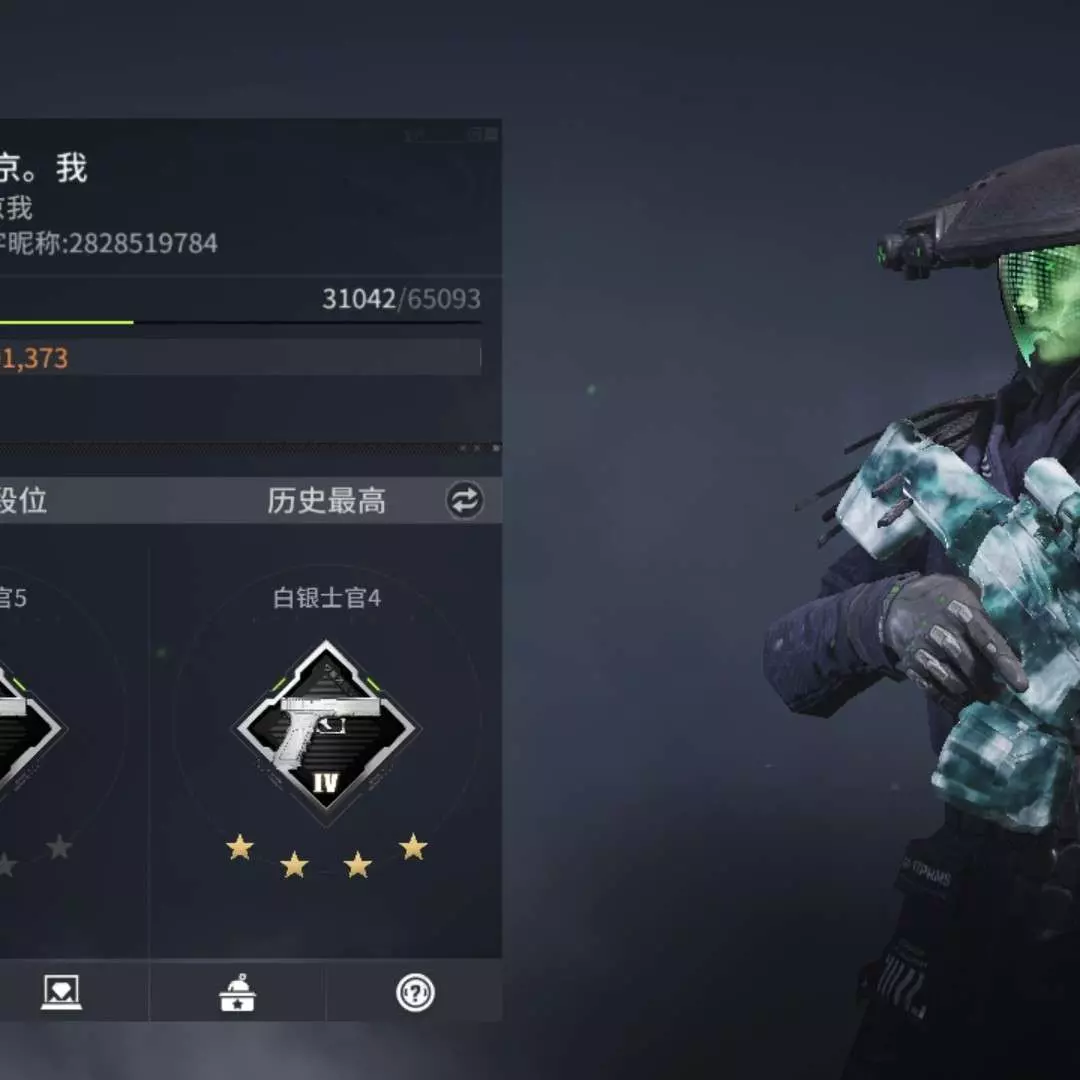Screen dimensions: 1080x1080
Task: Show the question mark help info
Action: pyautogui.click(x=415, y=992)
